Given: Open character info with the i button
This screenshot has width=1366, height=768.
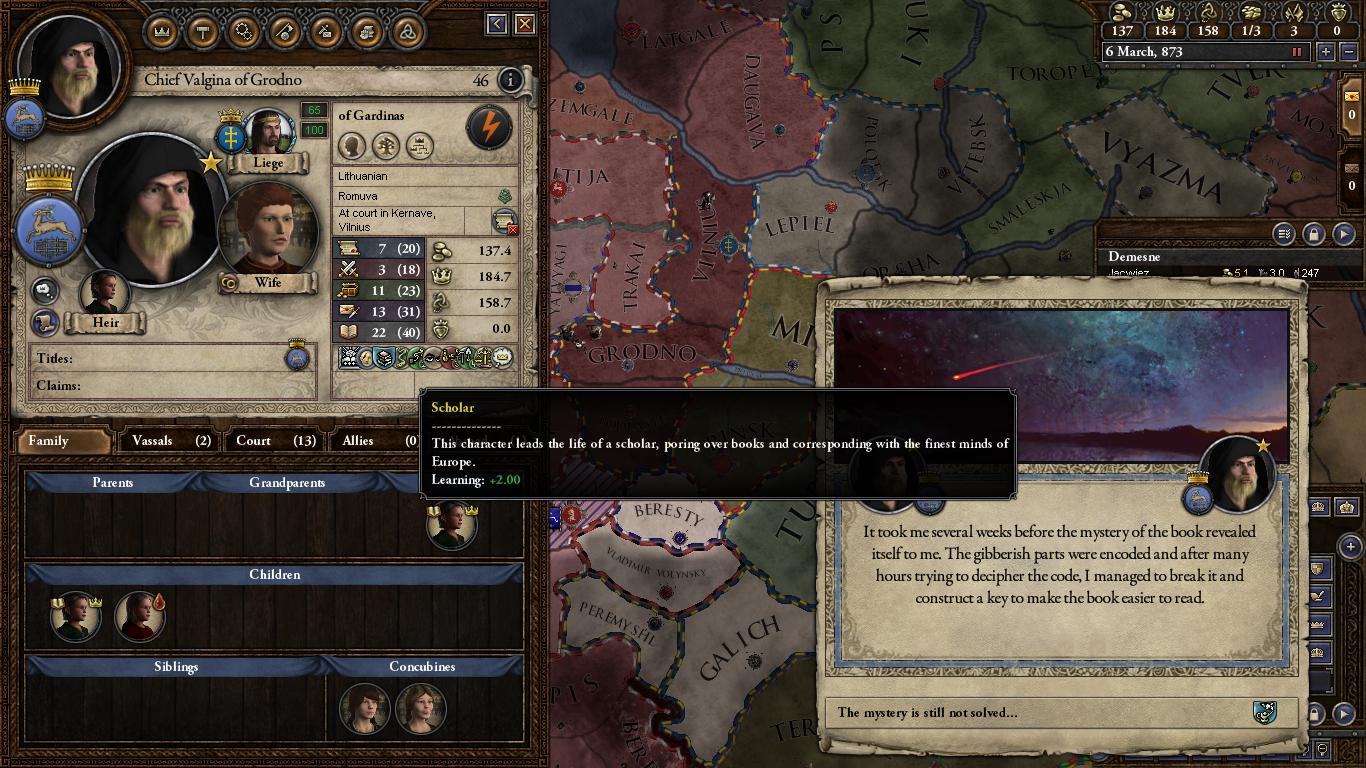Looking at the screenshot, I should pos(511,82).
